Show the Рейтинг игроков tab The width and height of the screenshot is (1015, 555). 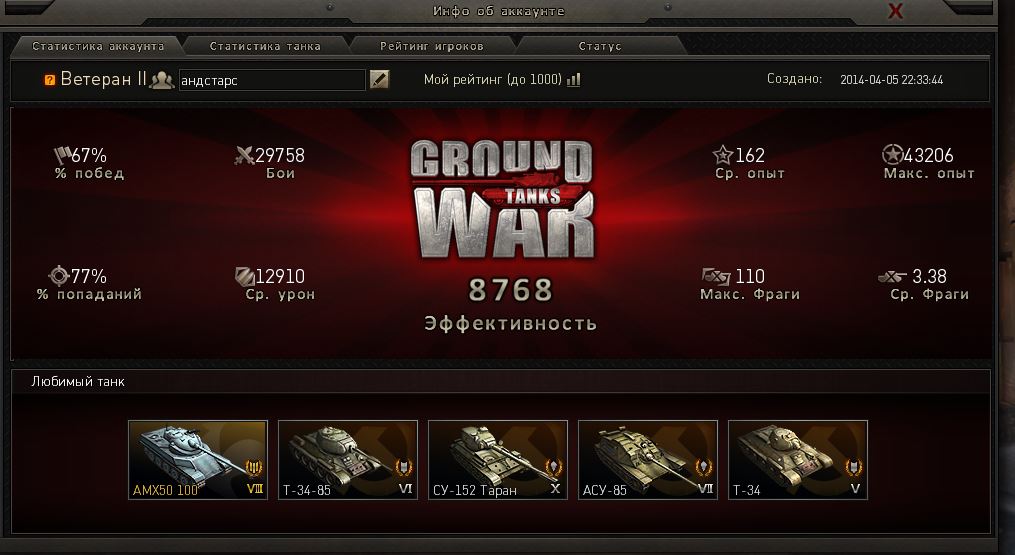[x=432, y=46]
